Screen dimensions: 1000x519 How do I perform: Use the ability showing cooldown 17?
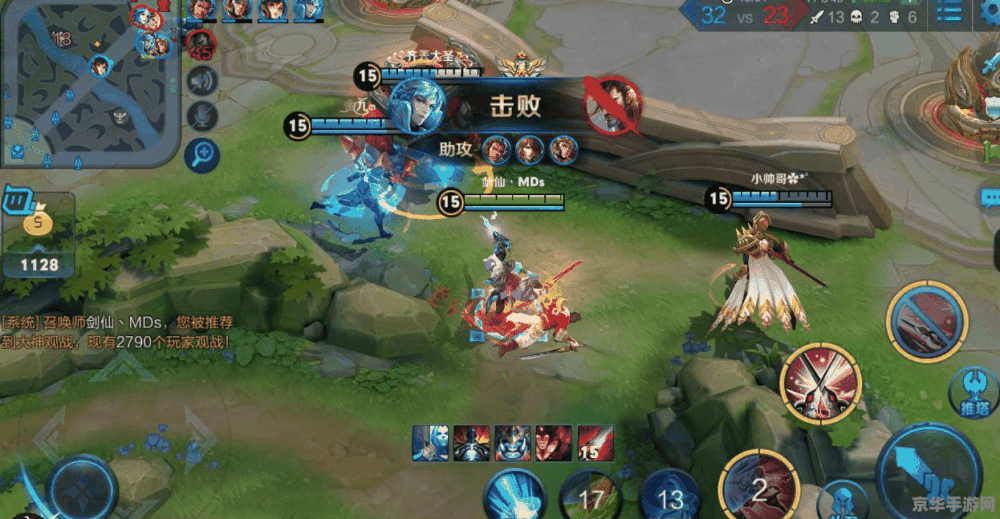591,497
